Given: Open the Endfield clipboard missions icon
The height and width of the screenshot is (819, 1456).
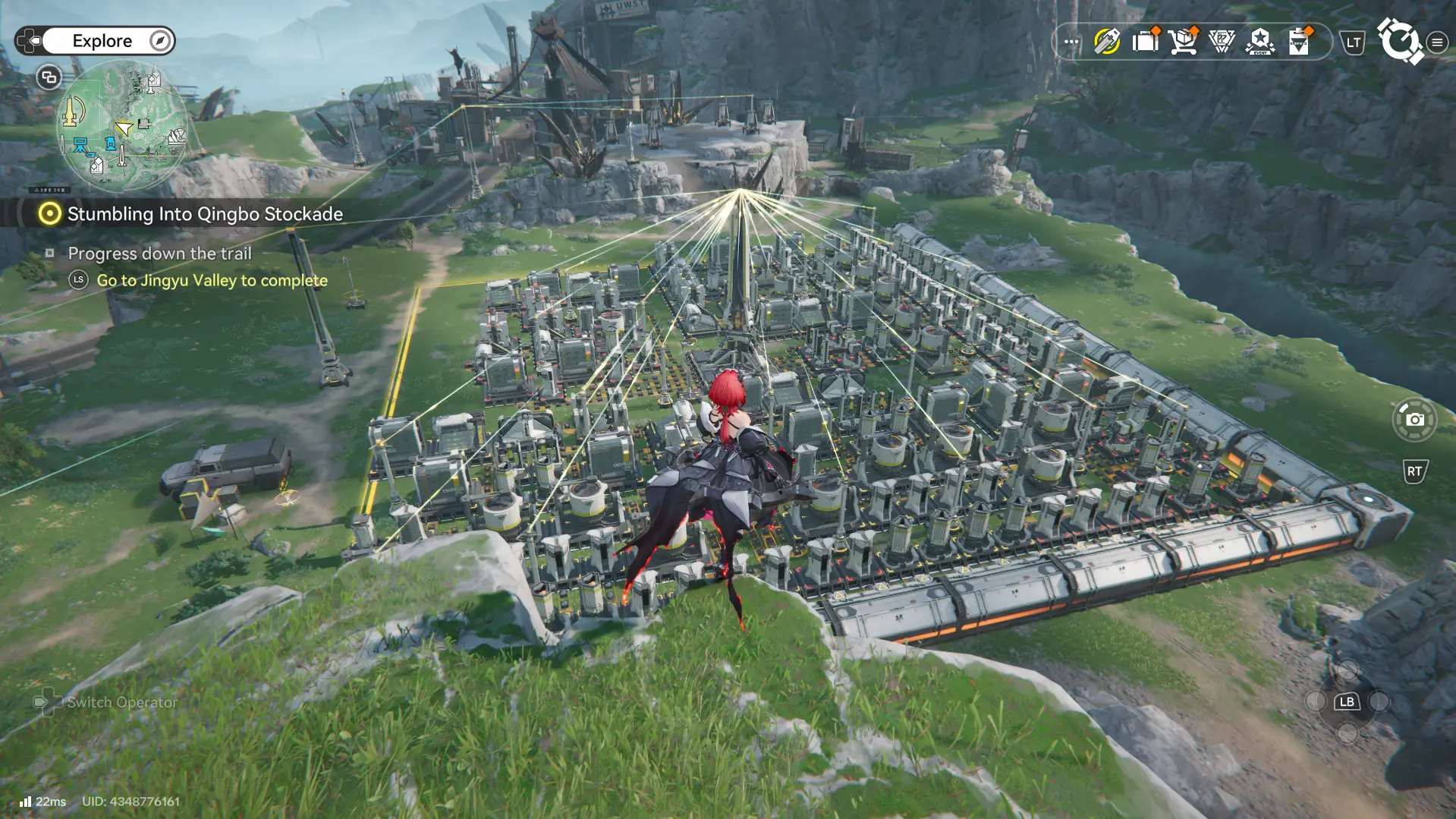Looking at the screenshot, I should (1299, 42).
